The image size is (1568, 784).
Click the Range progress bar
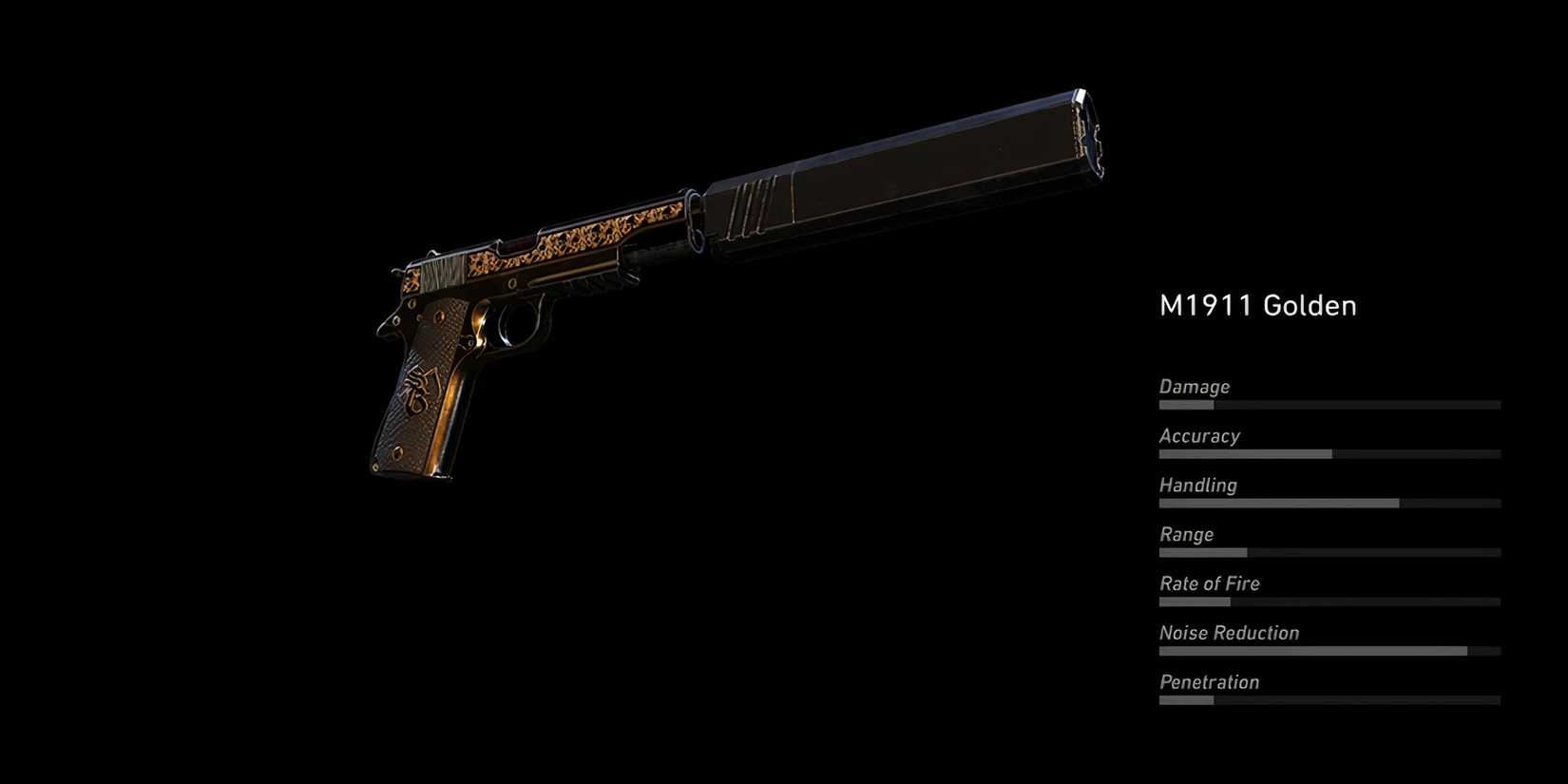[1330, 552]
